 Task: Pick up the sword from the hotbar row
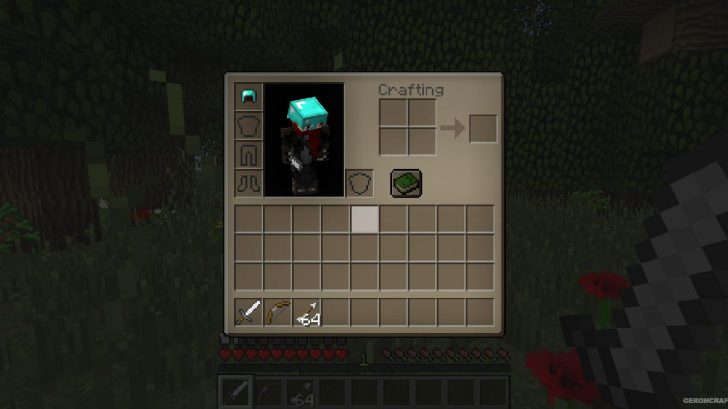click(x=248, y=312)
